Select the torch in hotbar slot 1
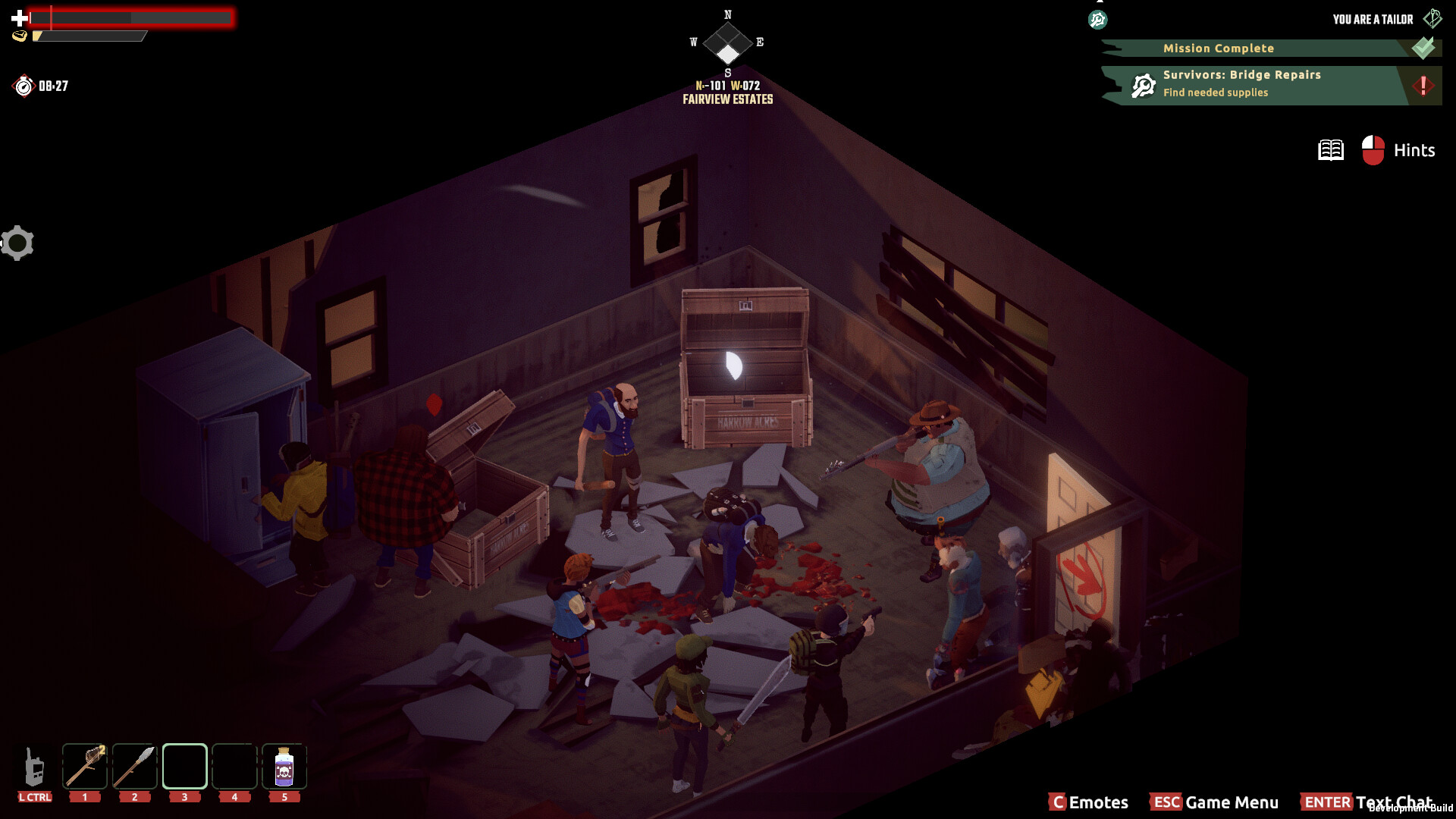 [x=85, y=766]
